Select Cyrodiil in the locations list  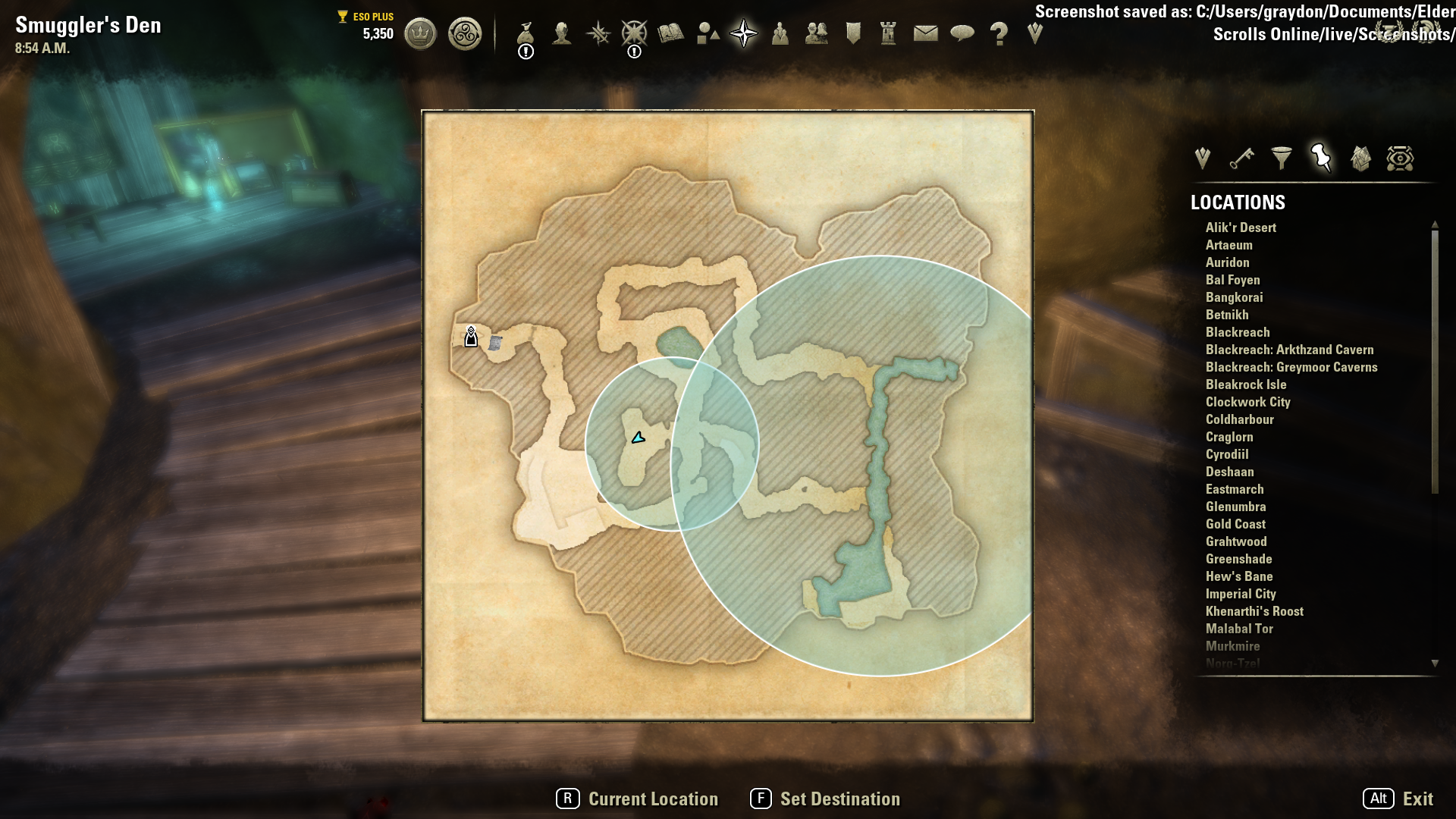pyautogui.click(x=1227, y=454)
